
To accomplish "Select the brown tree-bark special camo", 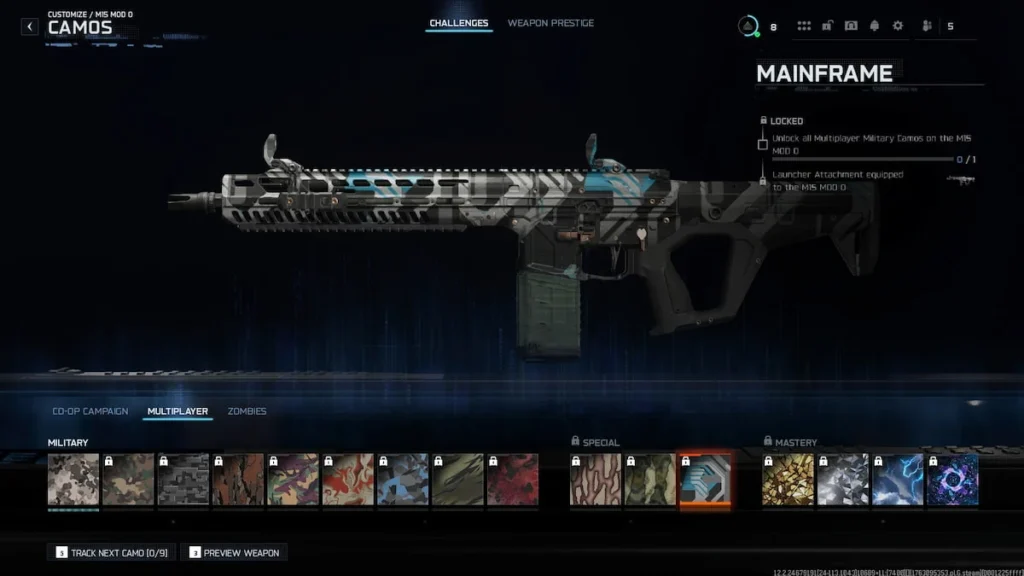I will tap(595, 480).
